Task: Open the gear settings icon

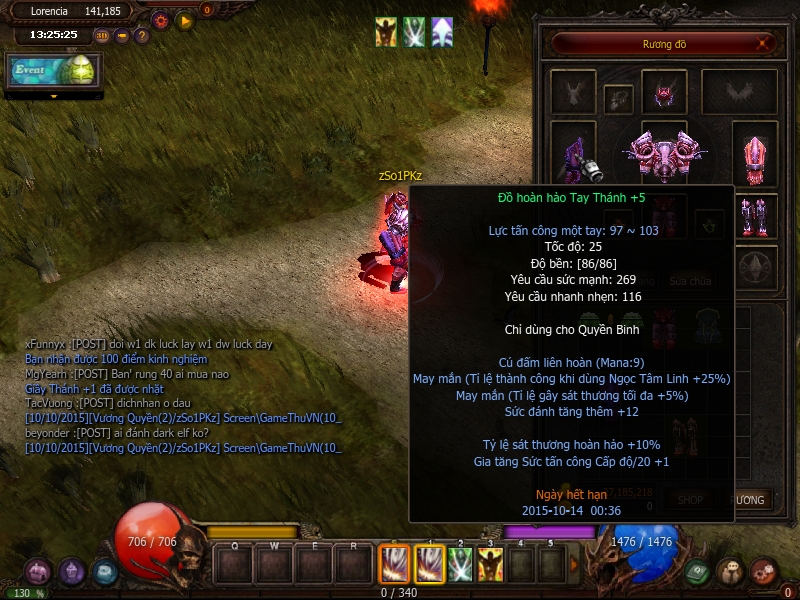Action: click(x=160, y=20)
